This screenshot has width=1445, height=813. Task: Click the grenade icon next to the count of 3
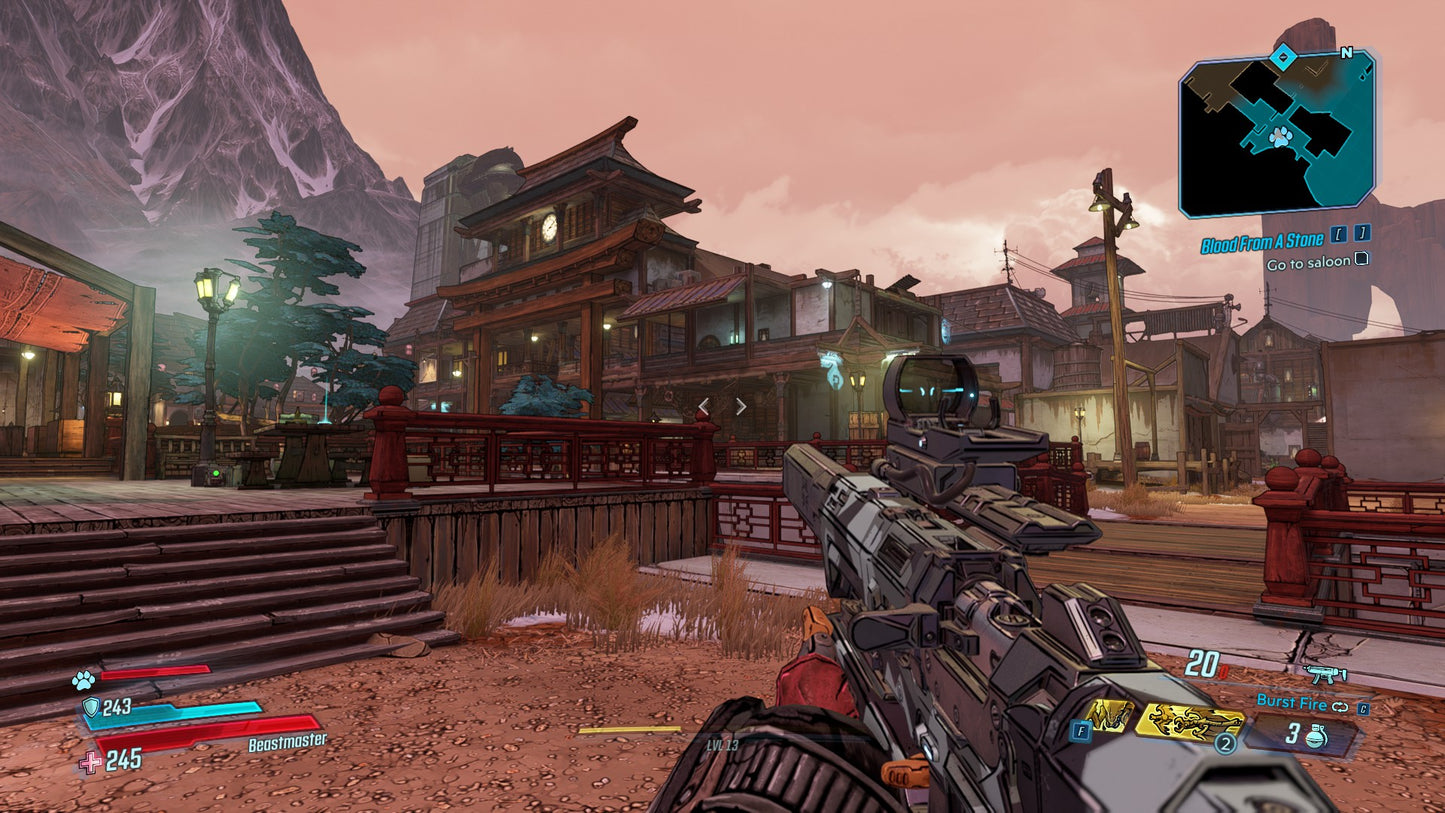click(x=1314, y=738)
